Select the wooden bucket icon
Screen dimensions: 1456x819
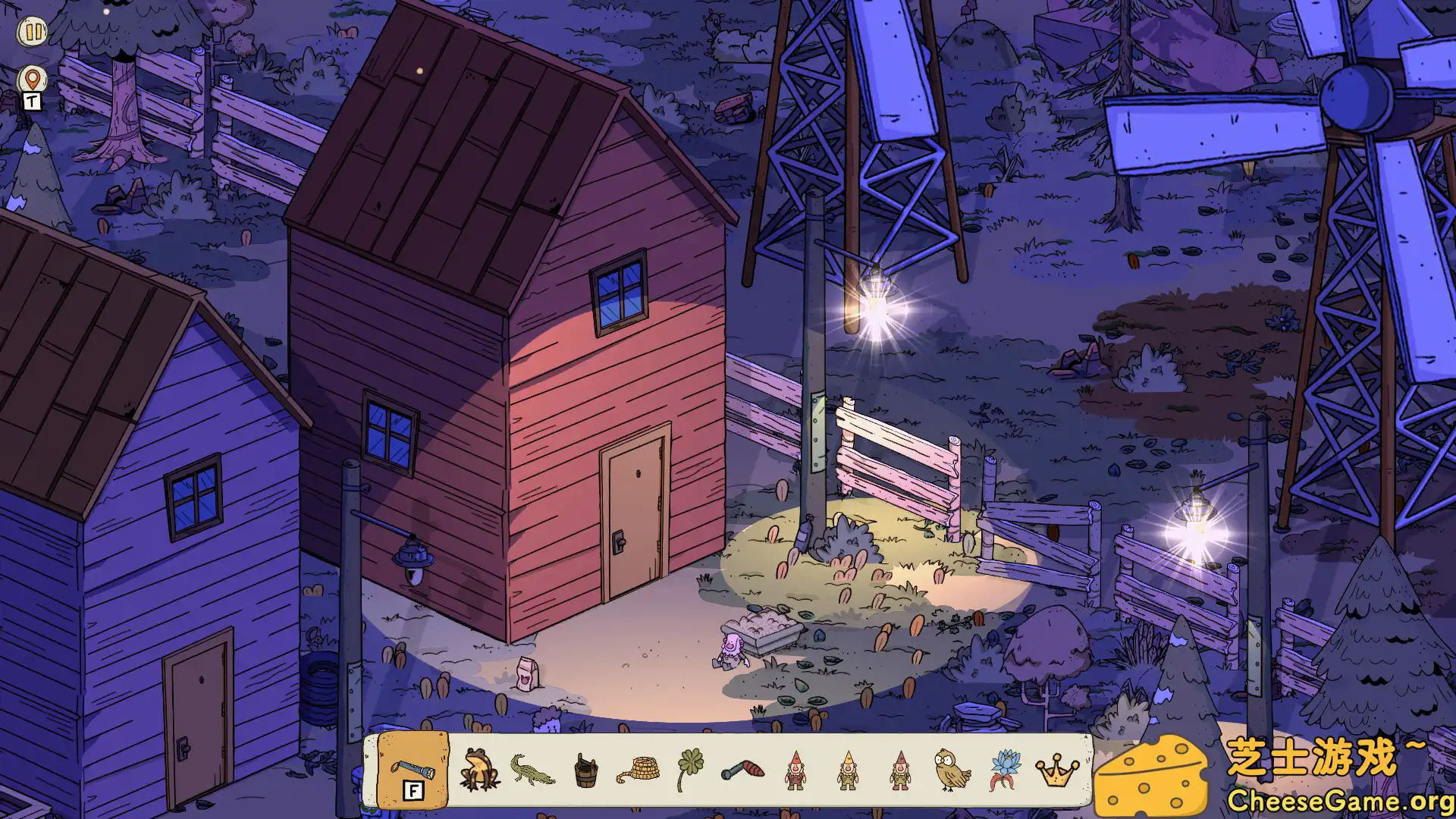[585, 770]
